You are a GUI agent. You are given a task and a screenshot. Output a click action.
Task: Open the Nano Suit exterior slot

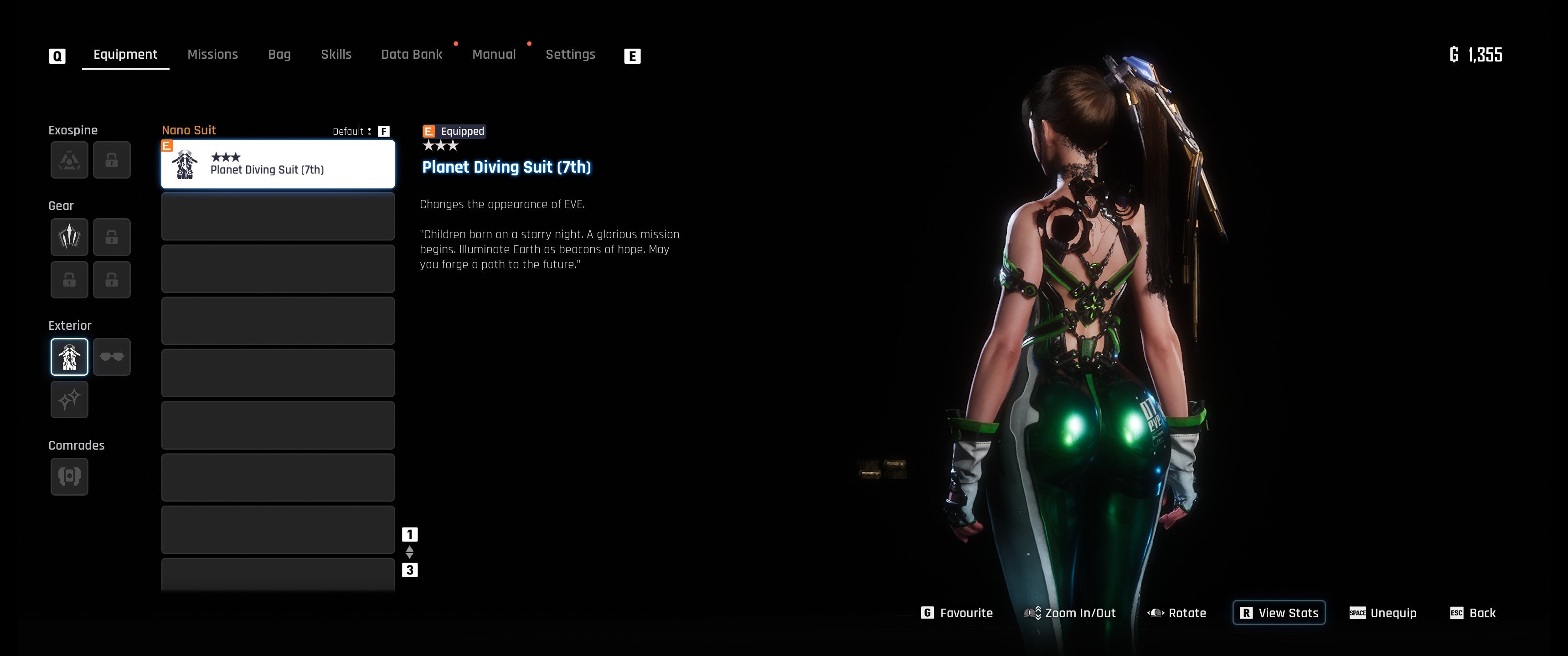click(69, 357)
